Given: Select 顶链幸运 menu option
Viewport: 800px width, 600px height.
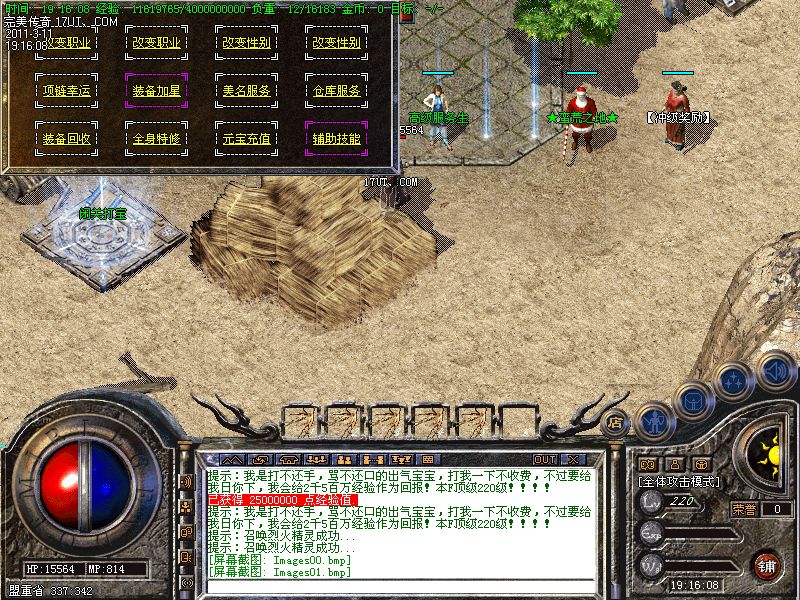Looking at the screenshot, I should [66, 91].
